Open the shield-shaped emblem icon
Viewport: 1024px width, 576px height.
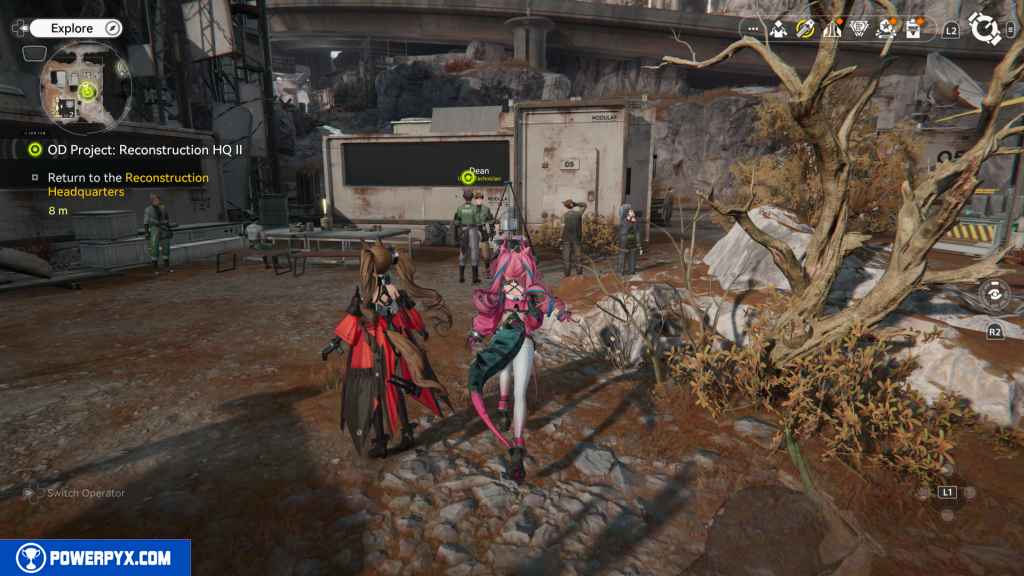coord(859,29)
